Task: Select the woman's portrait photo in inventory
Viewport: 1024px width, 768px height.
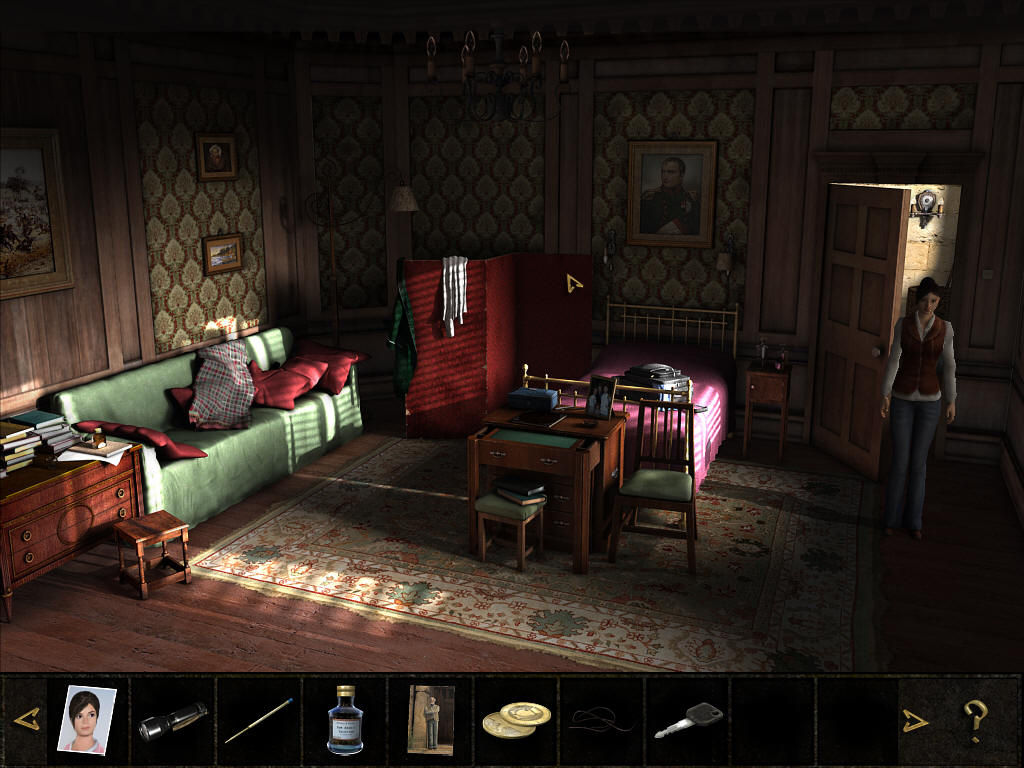Action: click(87, 719)
